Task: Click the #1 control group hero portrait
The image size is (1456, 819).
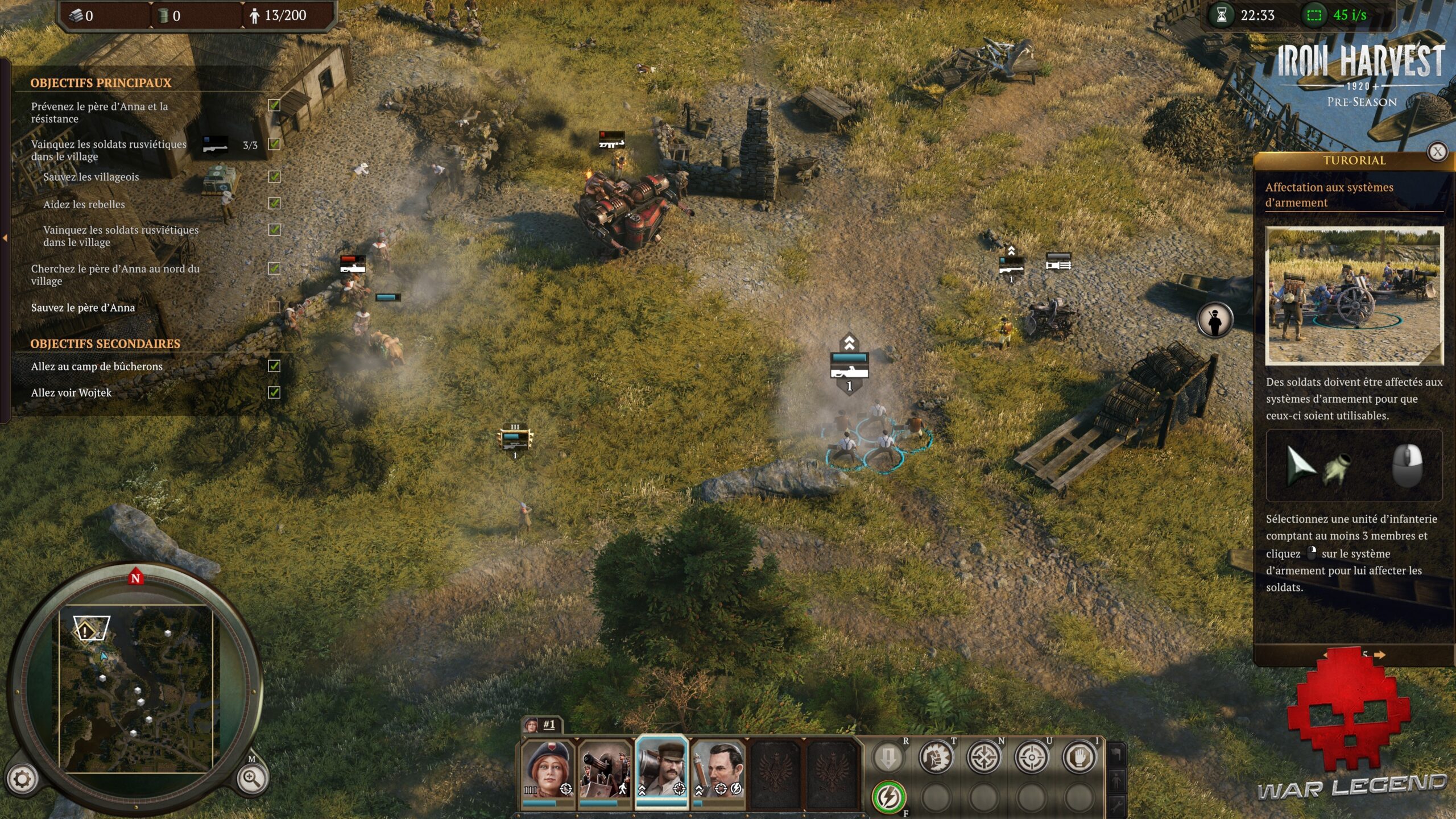Action: (531, 726)
